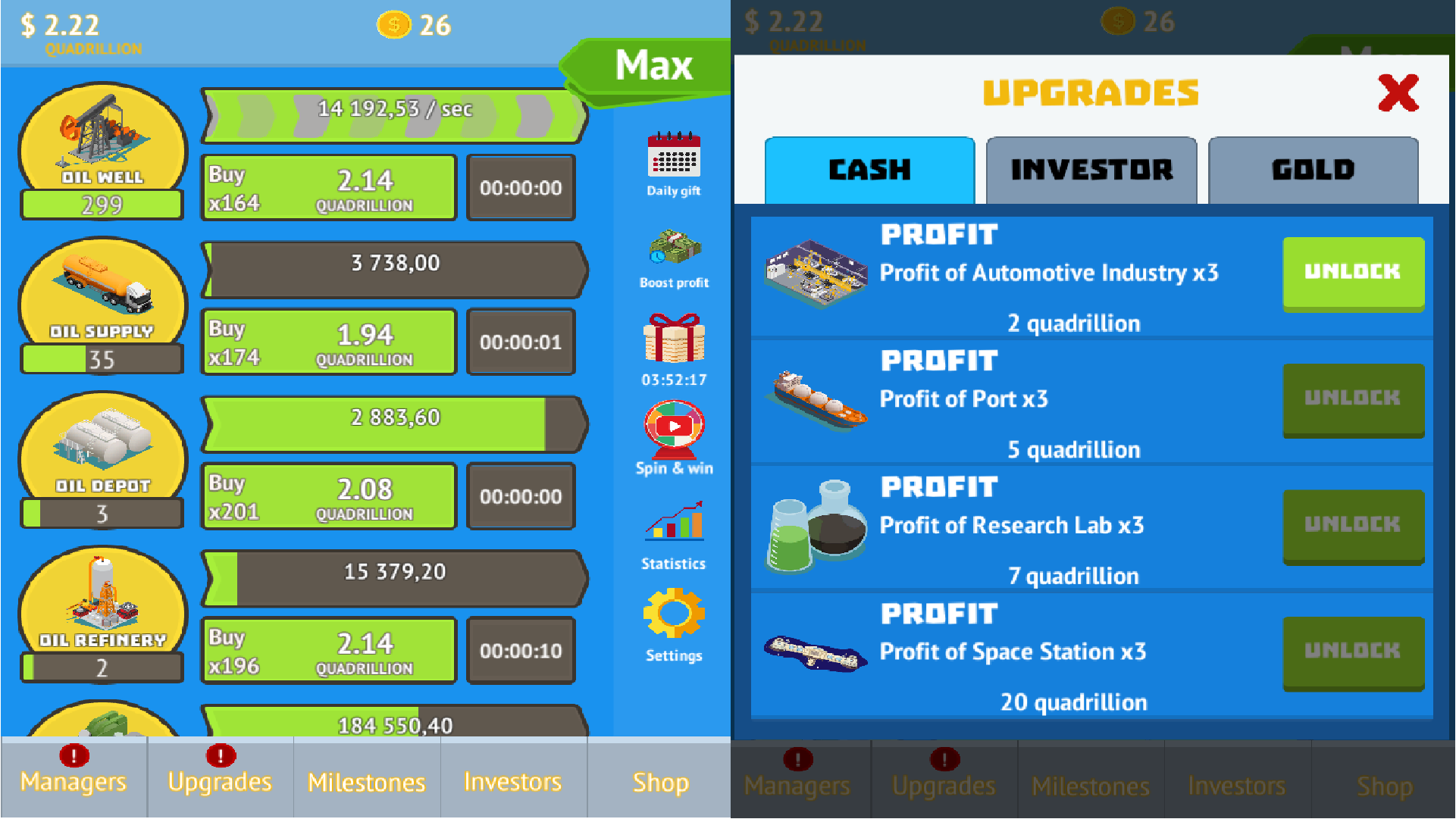The height and width of the screenshot is (819, 1456).
Task: Open the Shop from bottom navigation
Action: point(659,782)
